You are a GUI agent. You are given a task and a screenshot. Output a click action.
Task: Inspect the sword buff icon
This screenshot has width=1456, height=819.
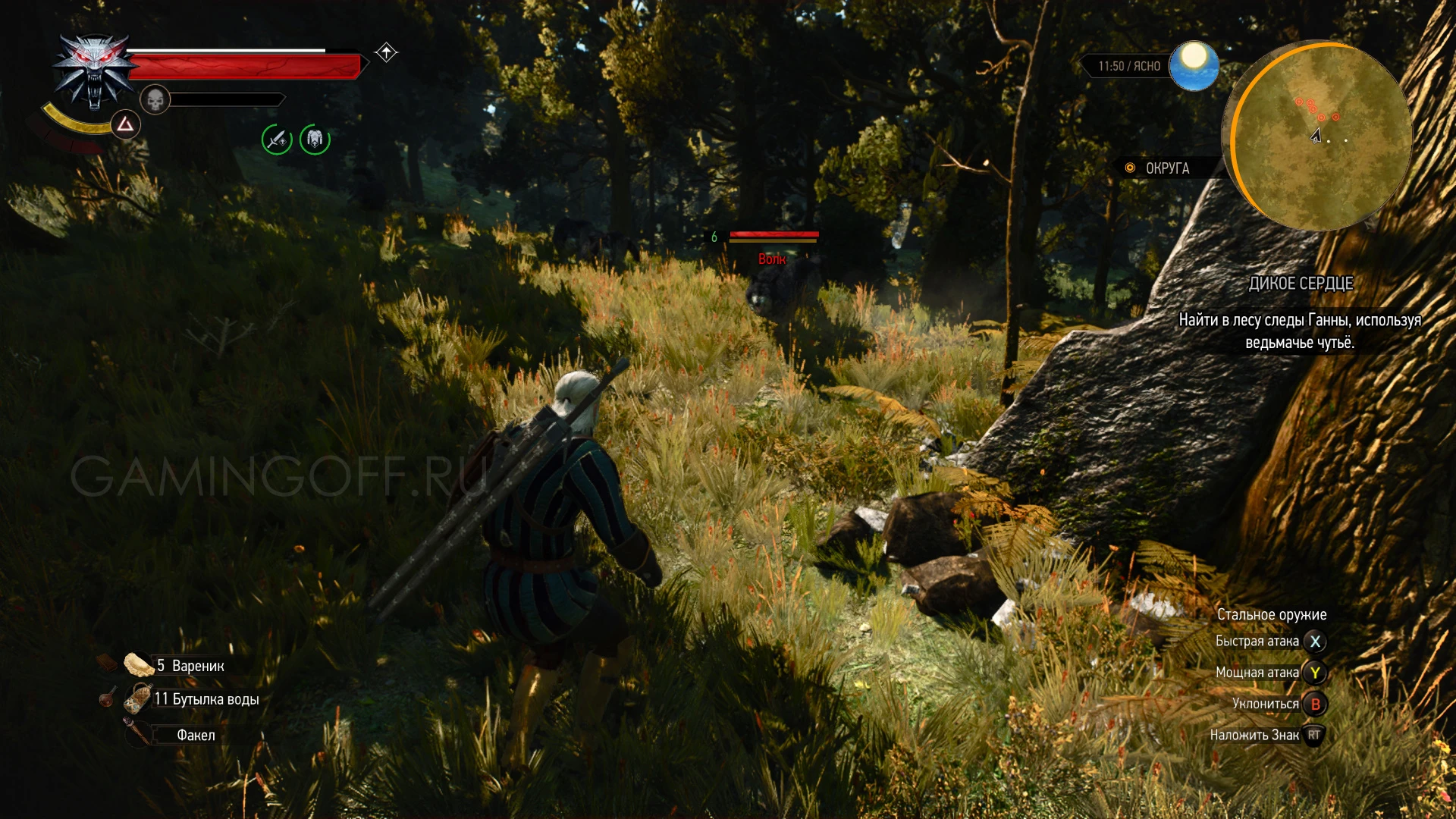coord(277,140)
